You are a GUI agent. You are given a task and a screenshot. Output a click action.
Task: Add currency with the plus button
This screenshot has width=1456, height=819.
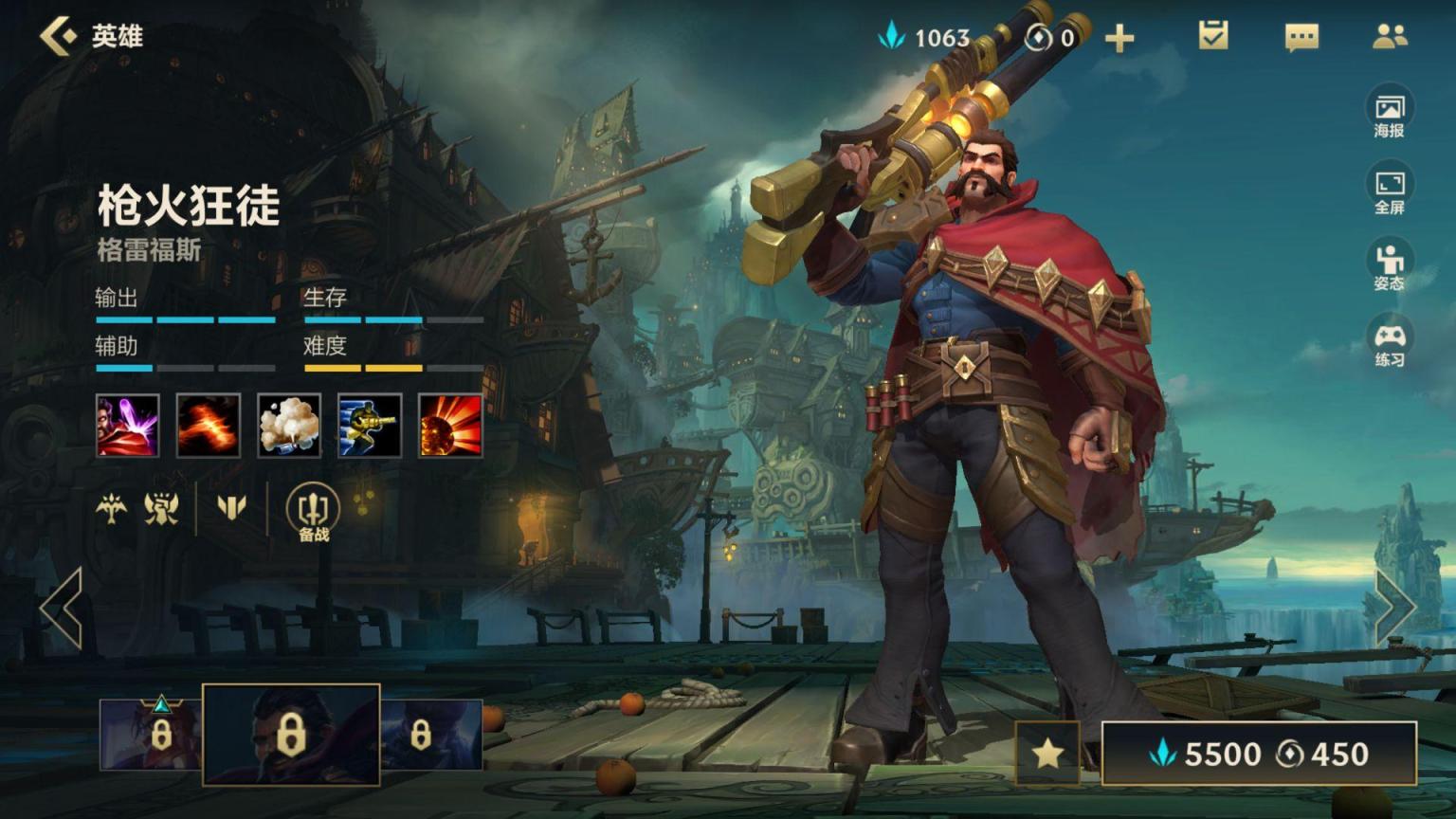point(1119,39)
